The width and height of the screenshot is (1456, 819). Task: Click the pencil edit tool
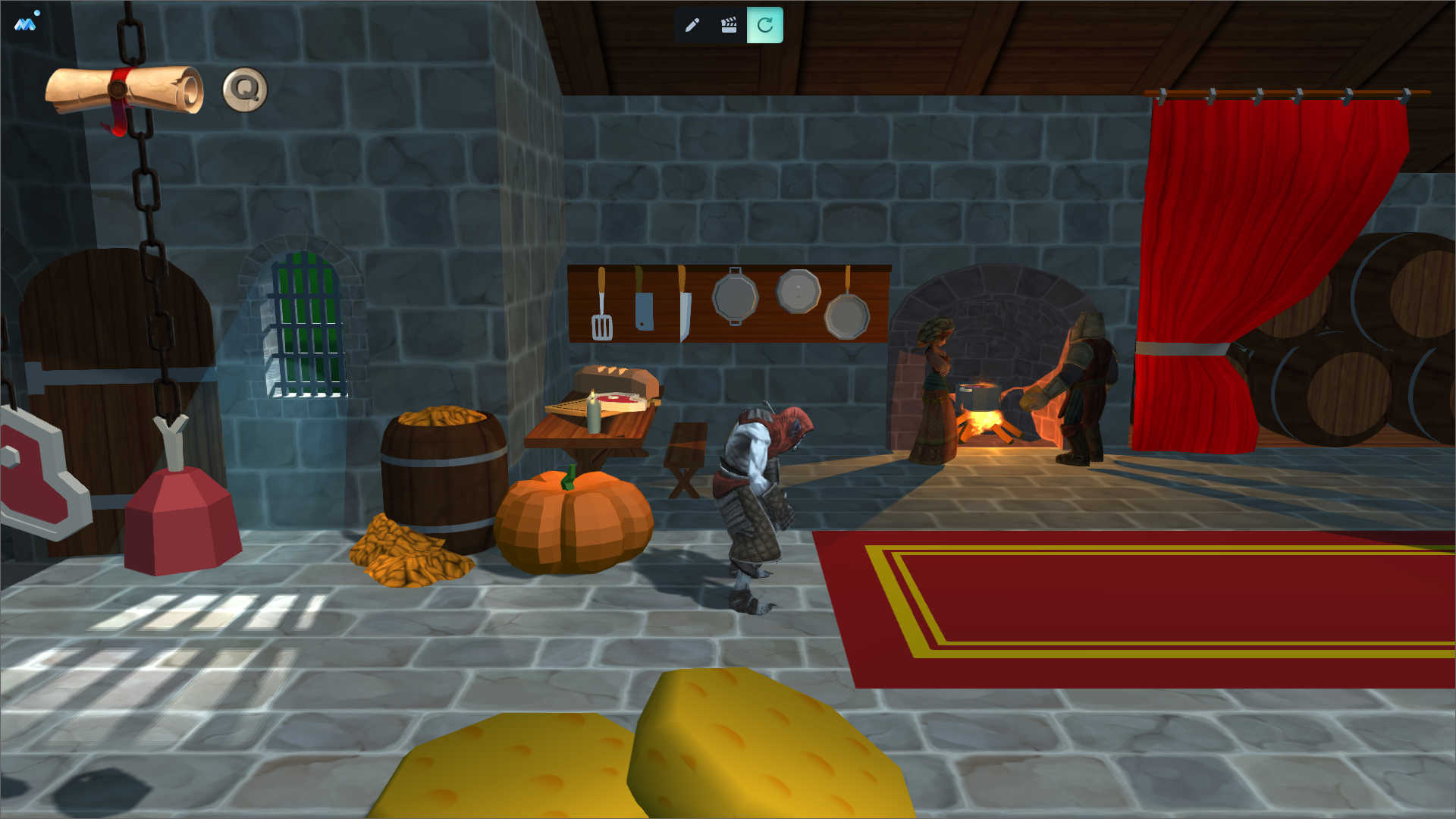[692, 25]
